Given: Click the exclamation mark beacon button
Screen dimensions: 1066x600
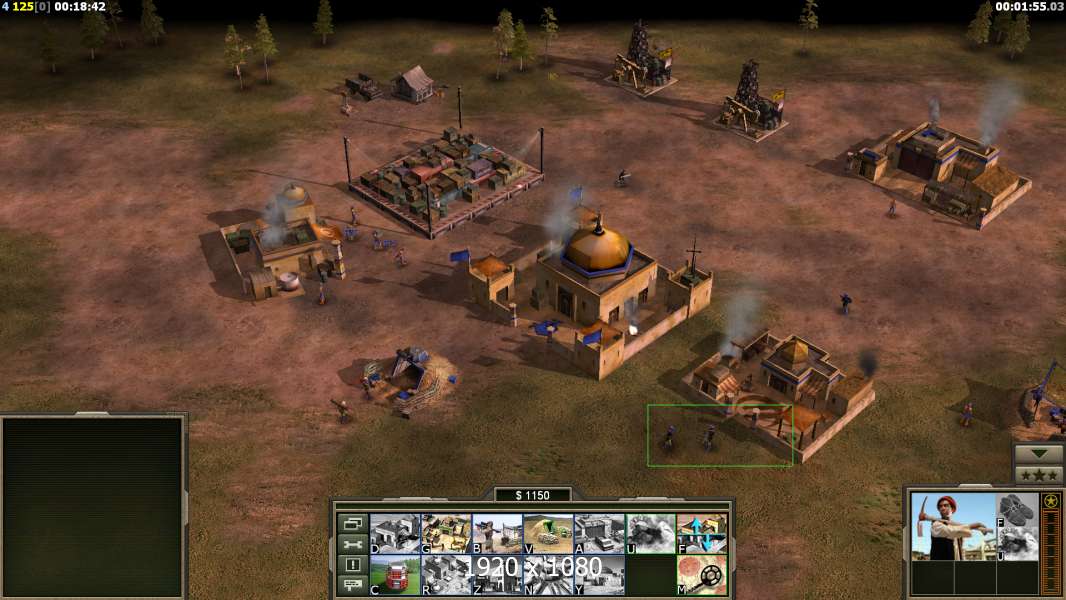Looking at the screenshot, I should (x=352, y=565).
